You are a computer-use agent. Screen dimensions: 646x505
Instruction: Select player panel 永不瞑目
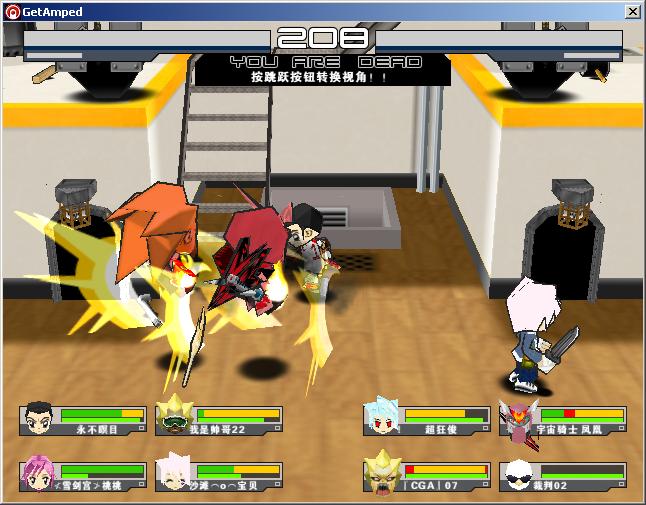pyautogui.click(x=83, y=419)
